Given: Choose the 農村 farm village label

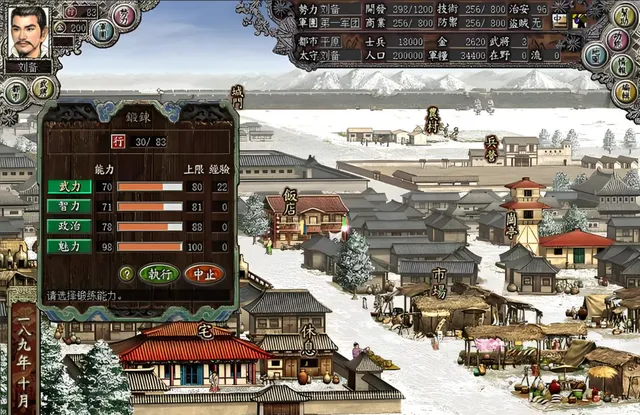Looking at the screenshot, I should coord(432,121).
